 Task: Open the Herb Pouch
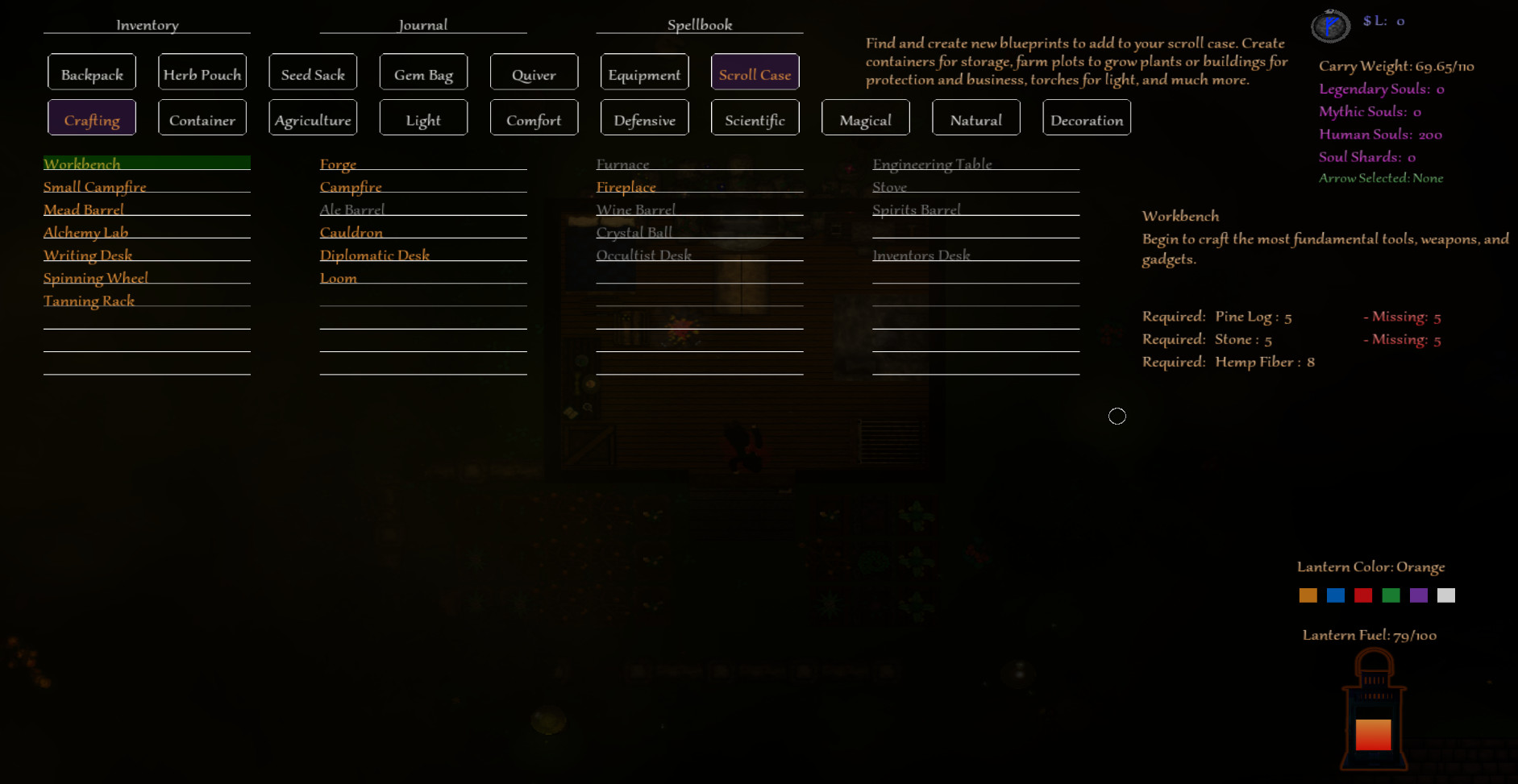(202, 72)
